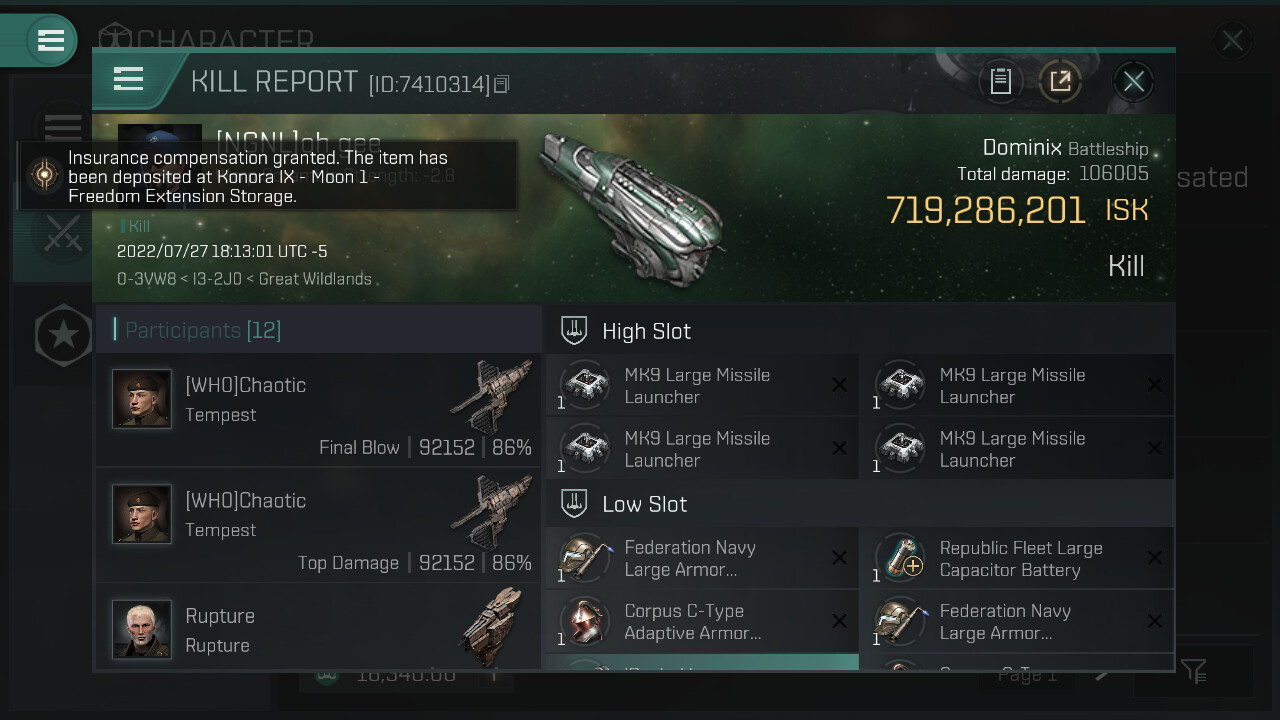Share the kill report externally
1280x720 pixels.
pyautogui.click(x=1060, y=82)
